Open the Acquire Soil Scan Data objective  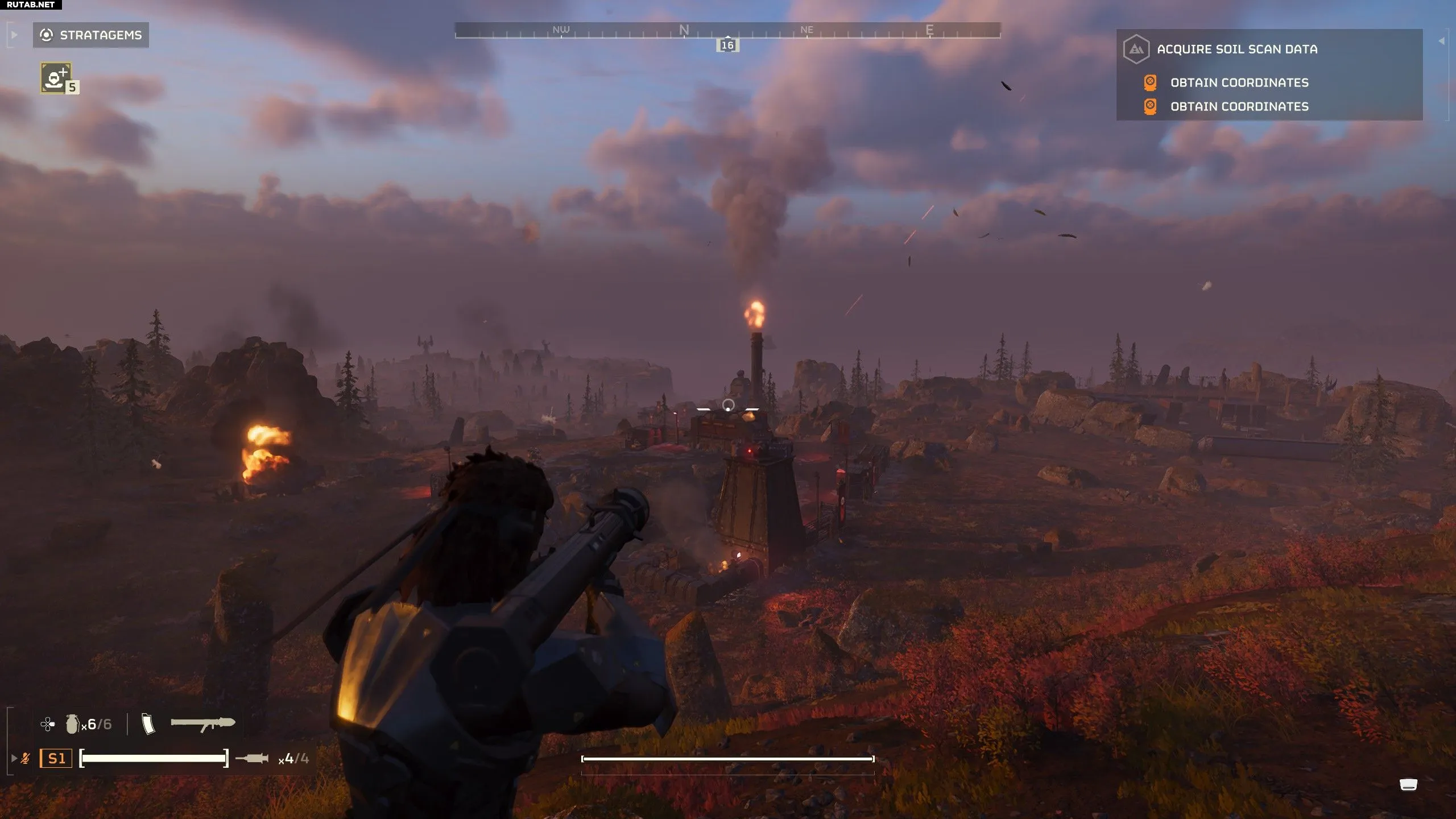(1237, 49)
